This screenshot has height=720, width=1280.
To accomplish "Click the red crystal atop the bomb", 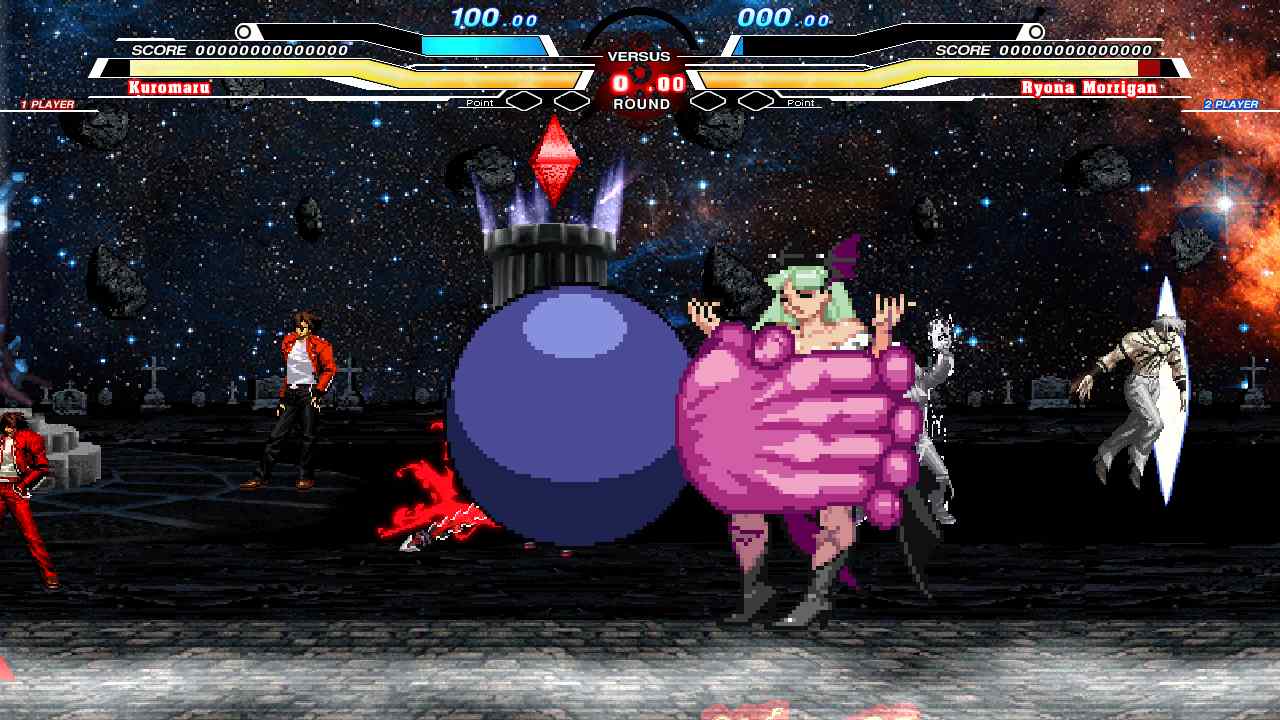I will click(556, 158).
